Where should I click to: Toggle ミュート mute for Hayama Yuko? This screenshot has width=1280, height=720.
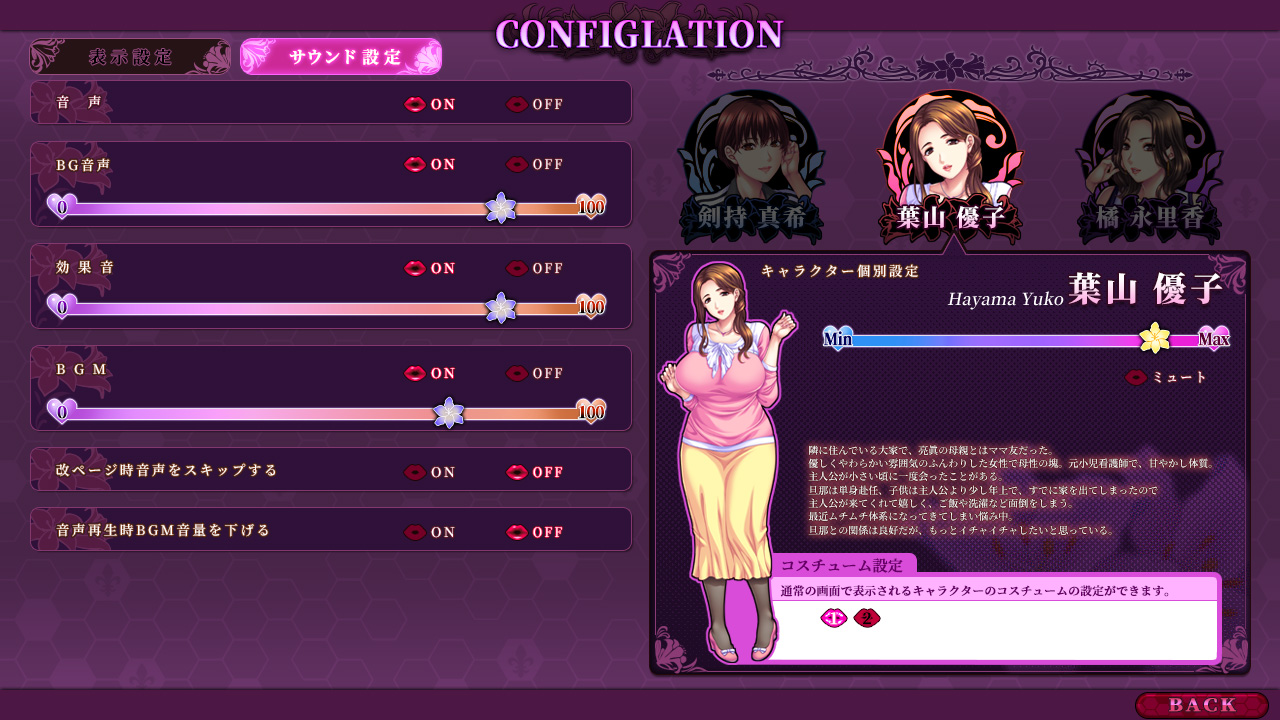click(x=1166, y=377)
